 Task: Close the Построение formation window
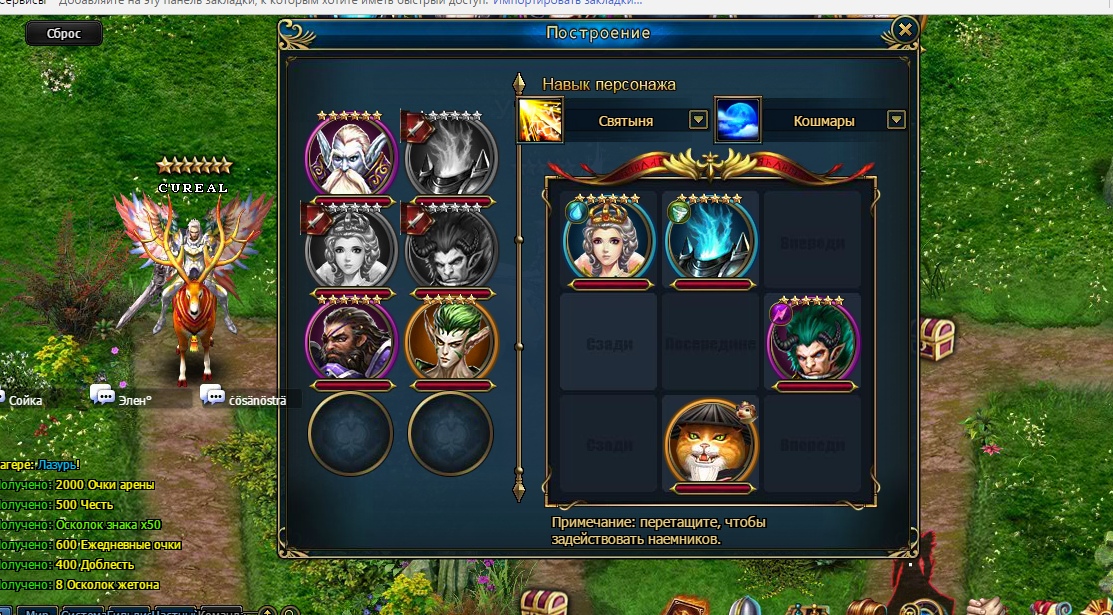tap(905, 30)
